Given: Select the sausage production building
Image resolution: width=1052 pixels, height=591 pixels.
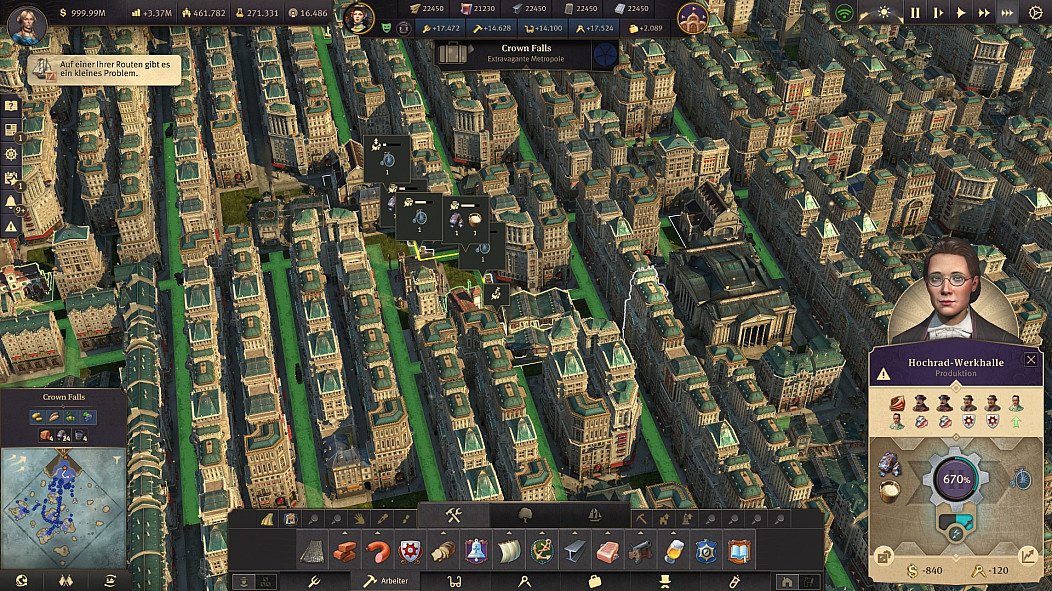Looking at the screenshot, I should (376, 551).
